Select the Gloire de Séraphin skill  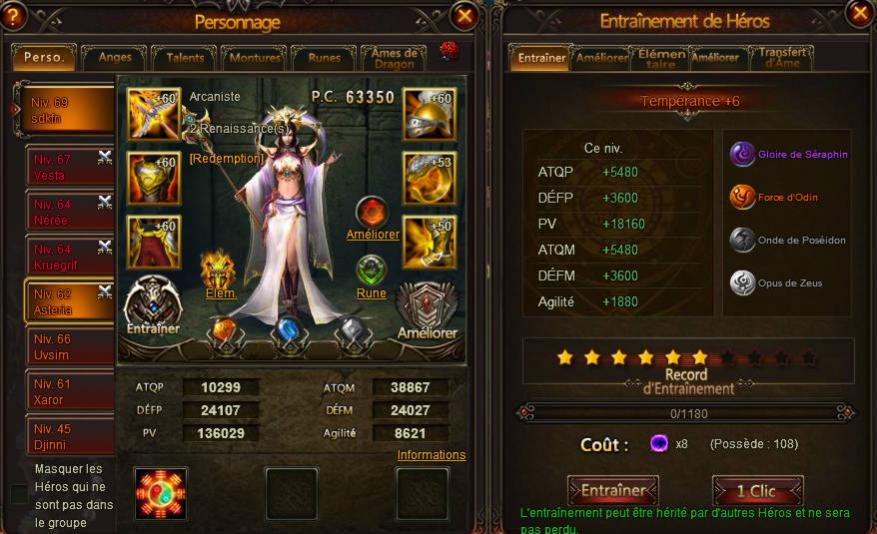coord(742,153)
